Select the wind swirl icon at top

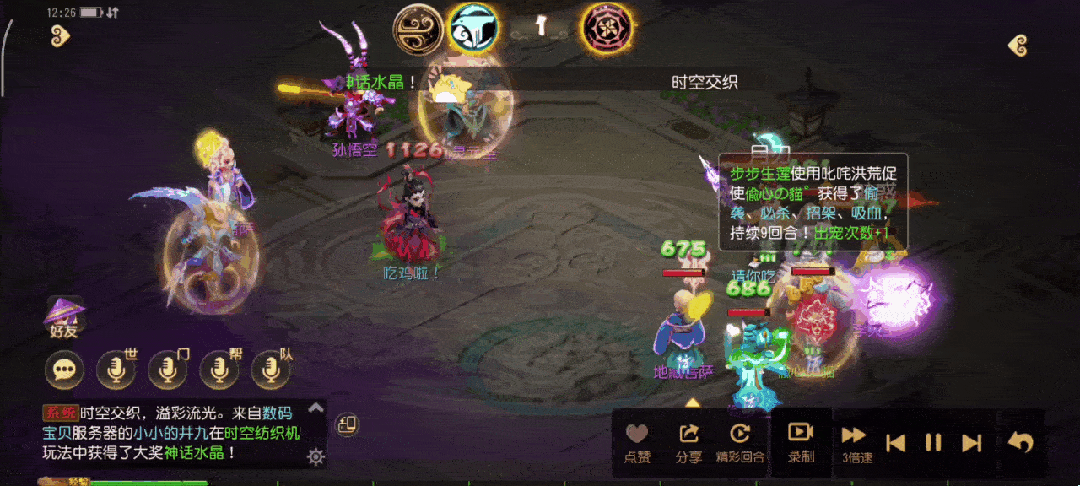pos(417,29)
